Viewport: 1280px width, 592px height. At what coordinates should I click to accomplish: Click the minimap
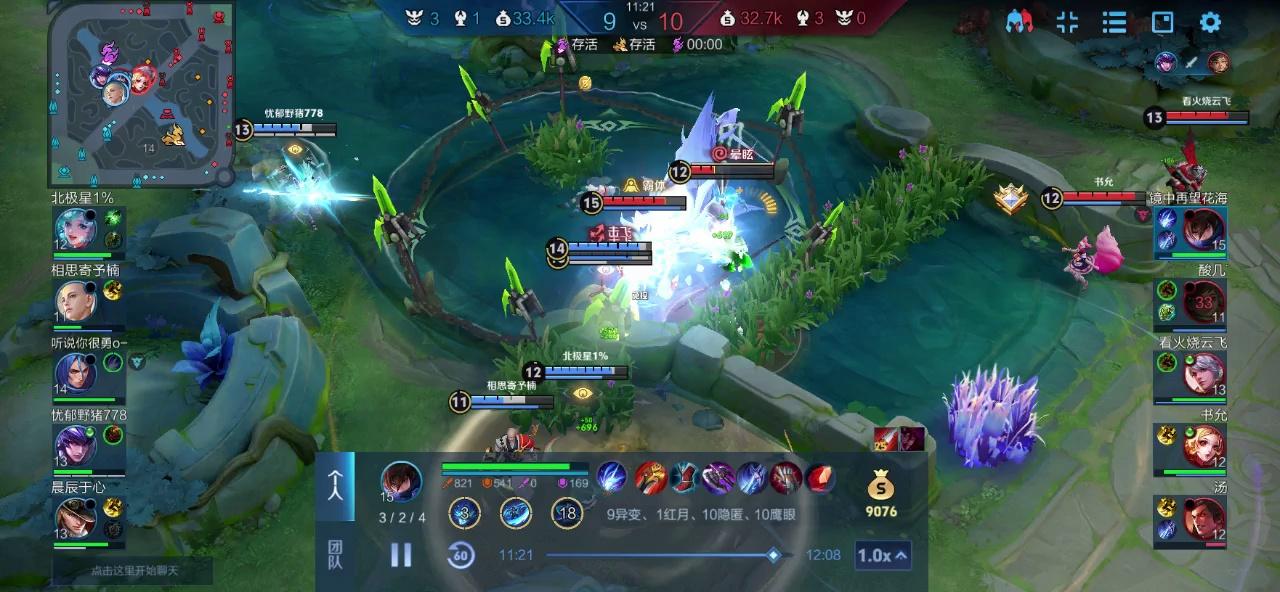[x=141, y=93]
